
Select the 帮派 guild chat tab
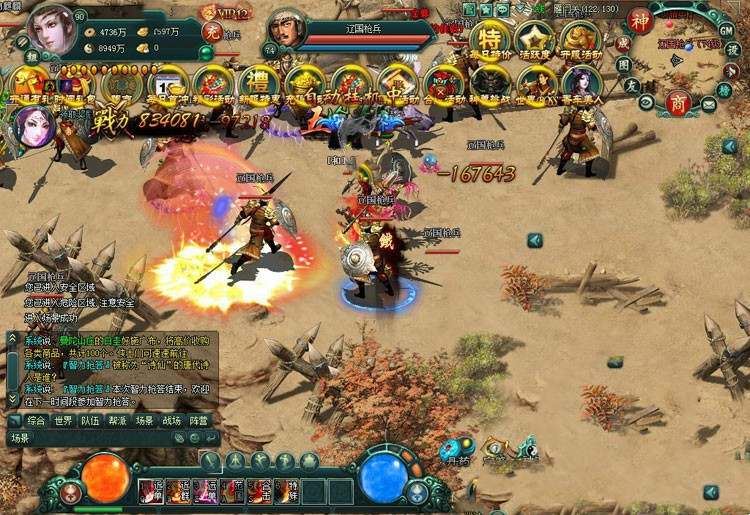coord(118,421)
